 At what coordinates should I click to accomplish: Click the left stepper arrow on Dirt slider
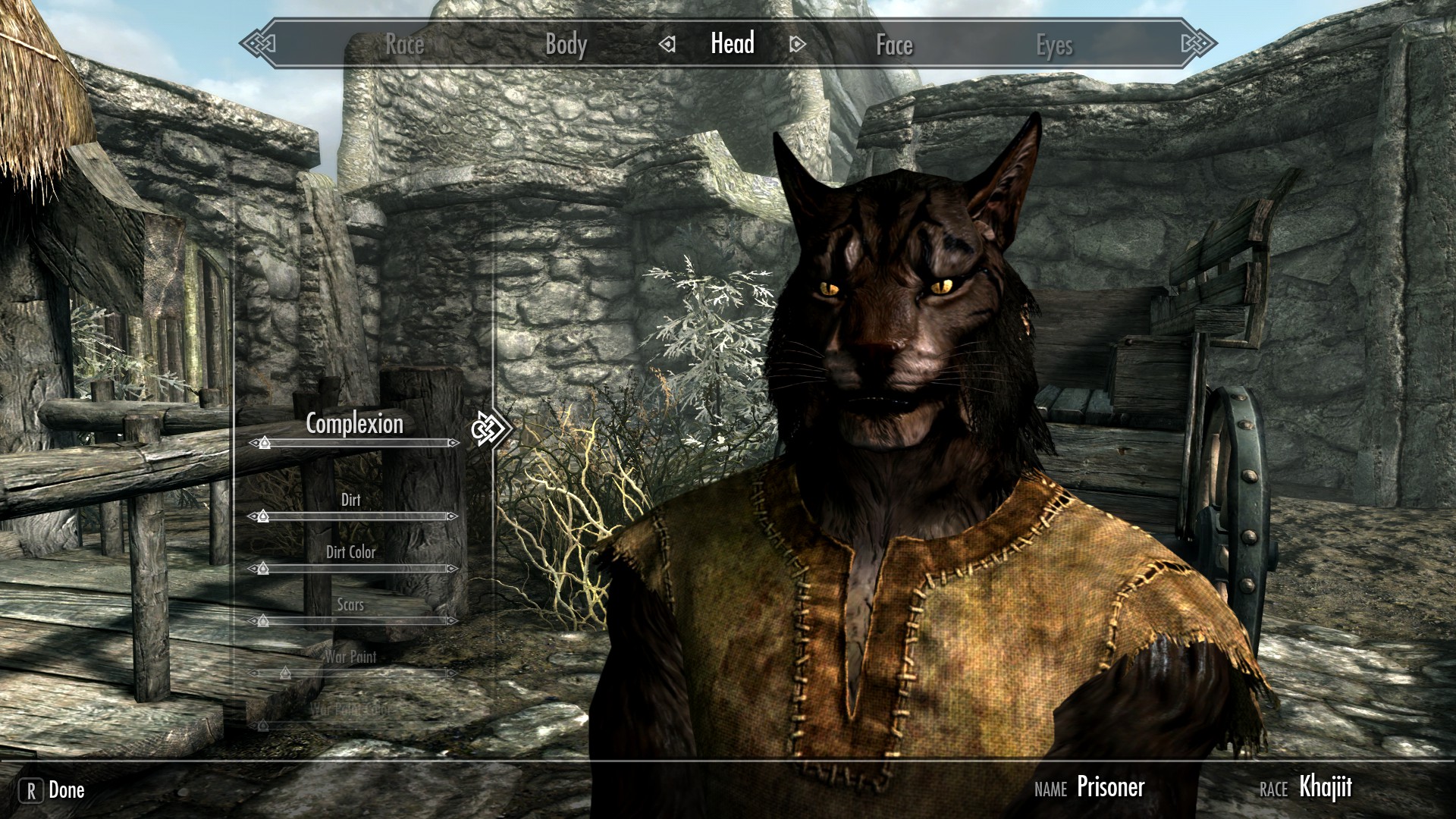tap(252, 516)
